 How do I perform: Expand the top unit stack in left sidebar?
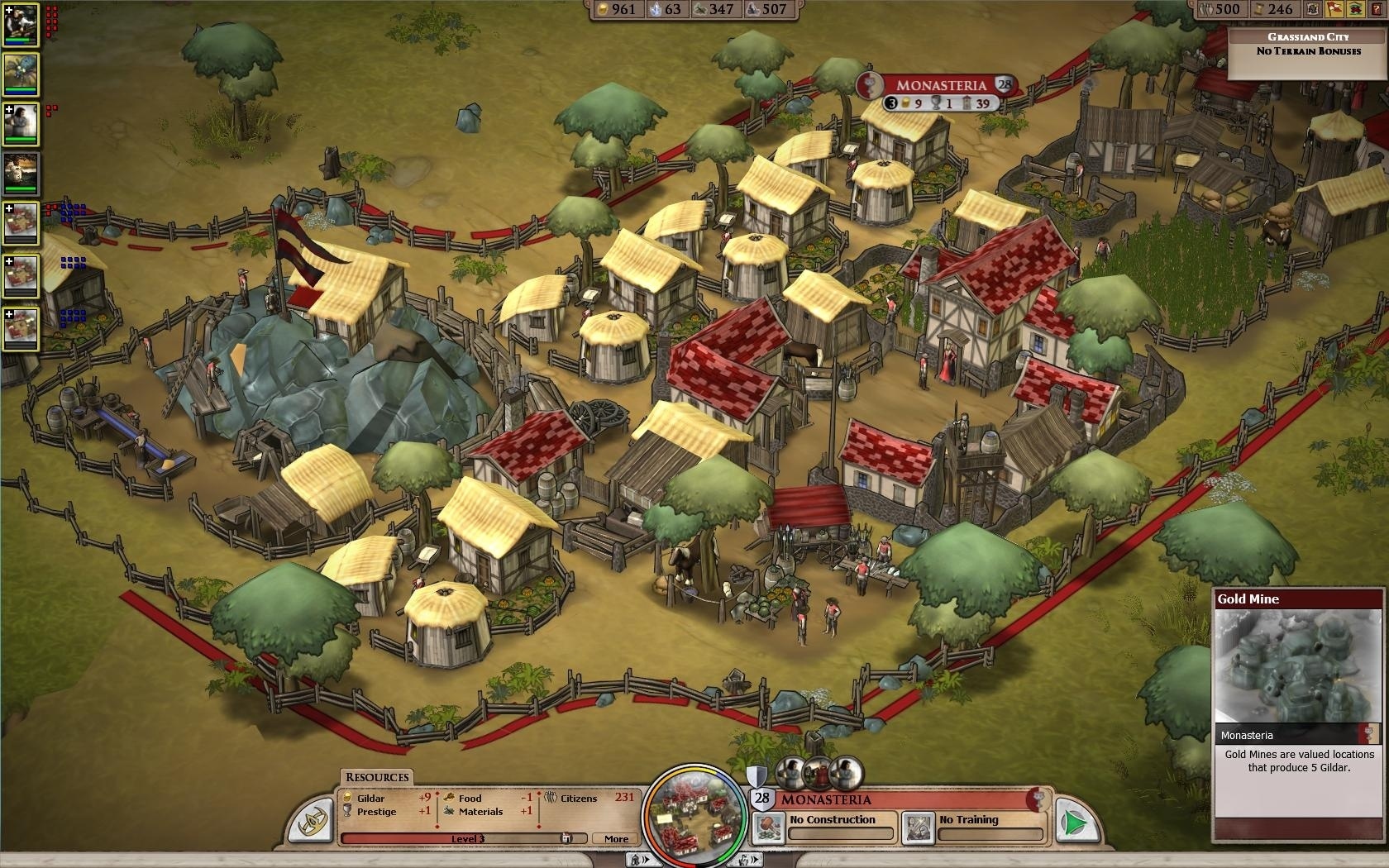pyautogui.click(x=10, y=8)
